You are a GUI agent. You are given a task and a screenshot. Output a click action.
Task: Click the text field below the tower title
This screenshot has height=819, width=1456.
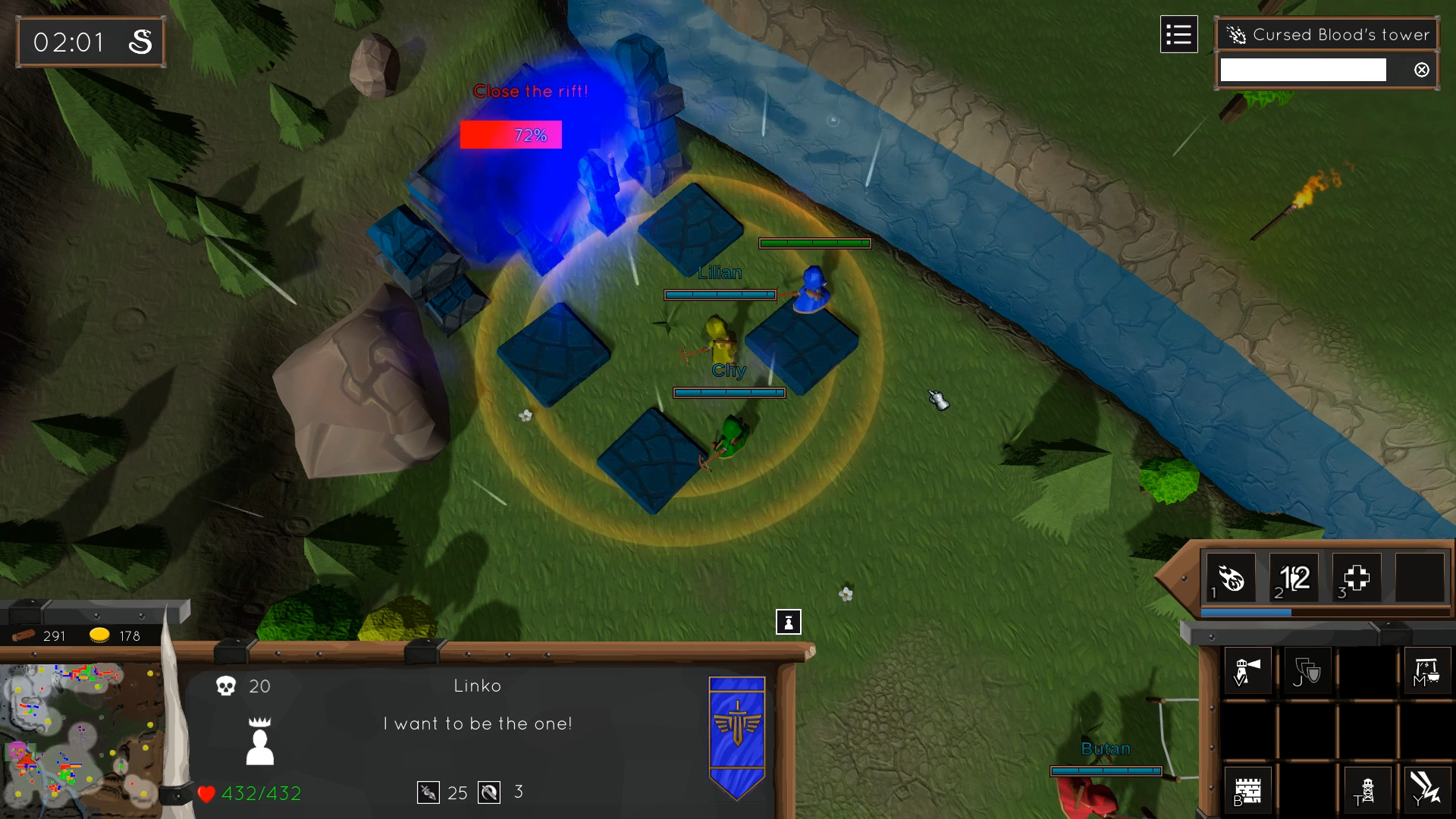tap(1302, 68)
